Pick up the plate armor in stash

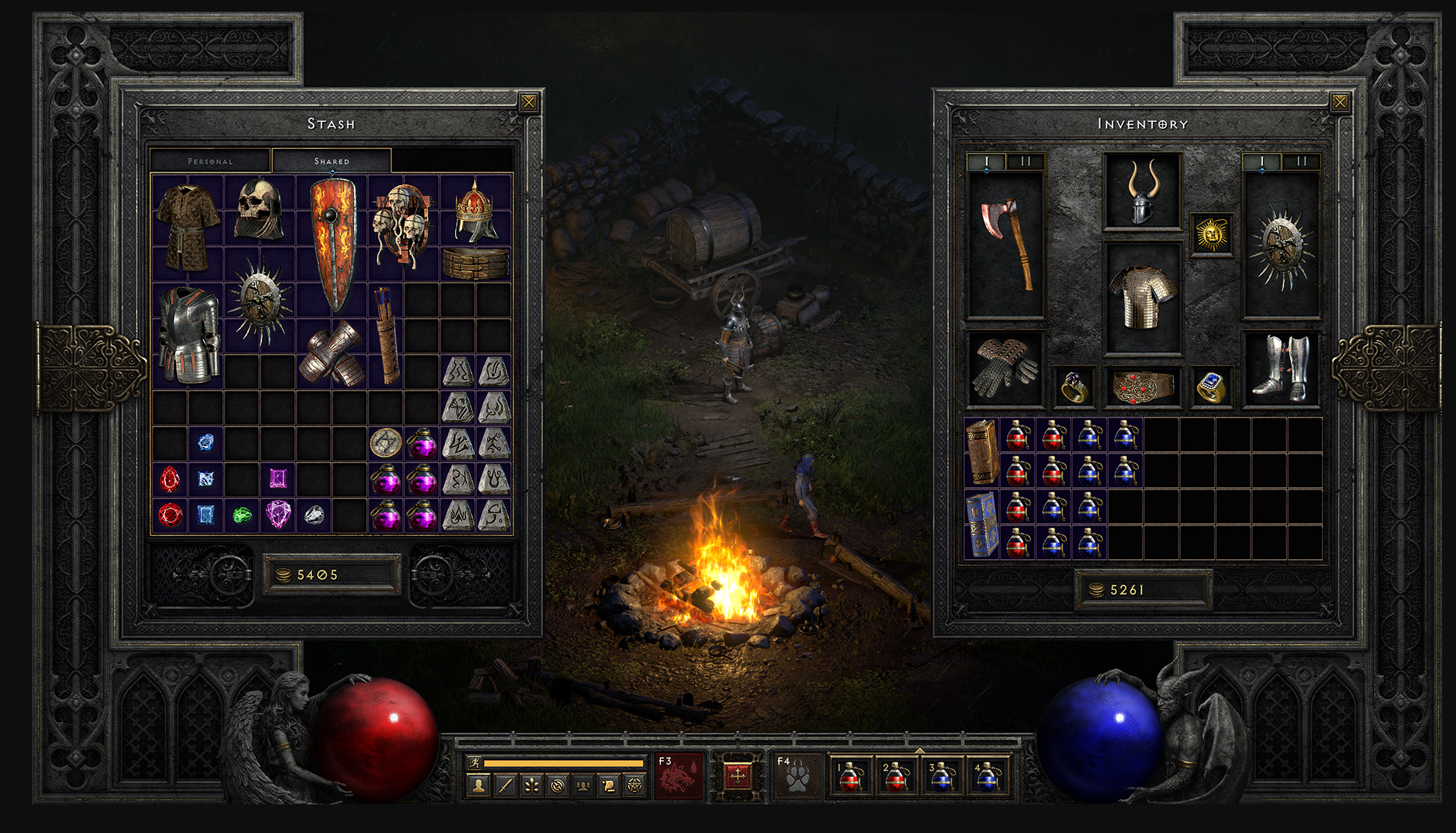(189, 335)
